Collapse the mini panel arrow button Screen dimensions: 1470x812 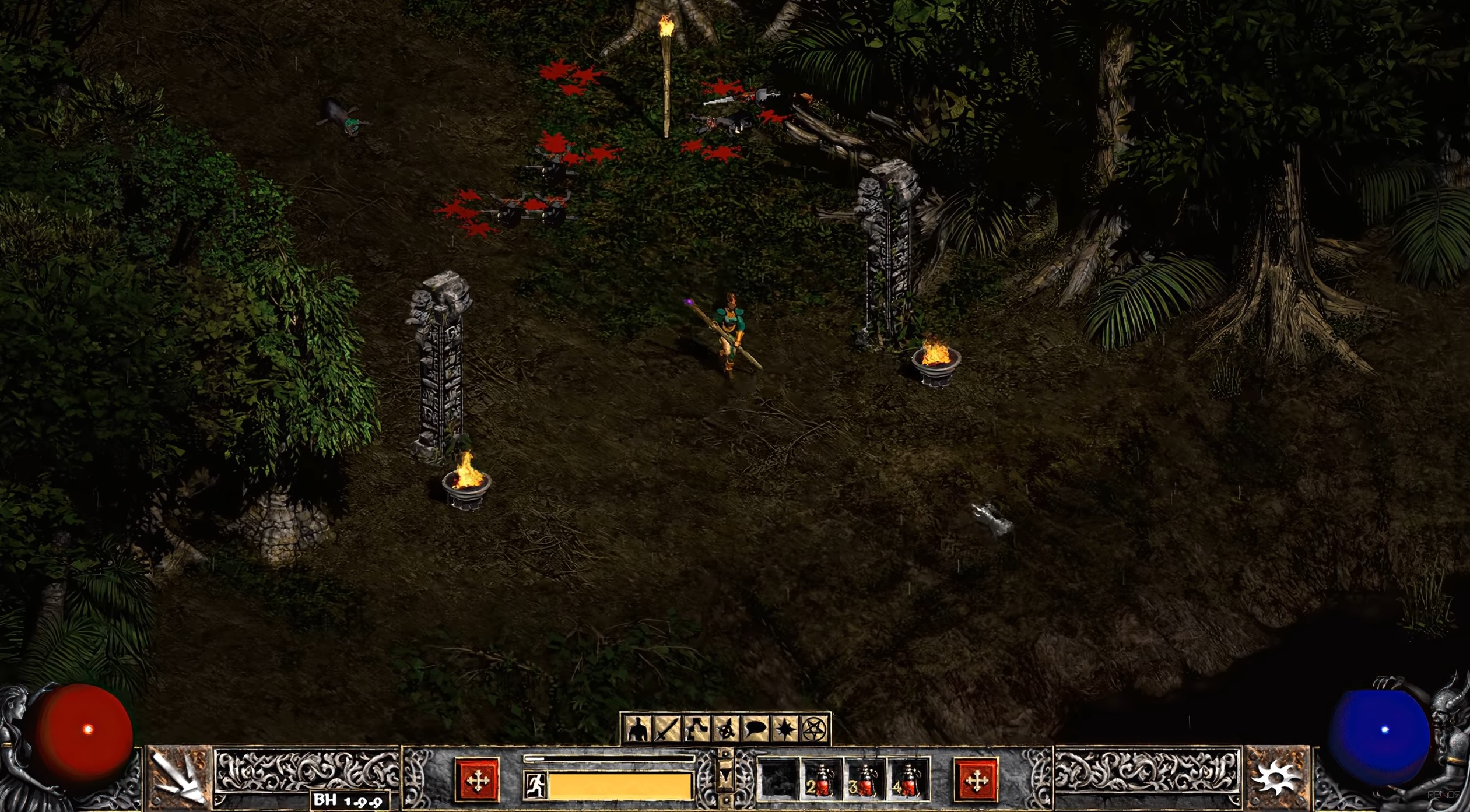pos(725,776)
